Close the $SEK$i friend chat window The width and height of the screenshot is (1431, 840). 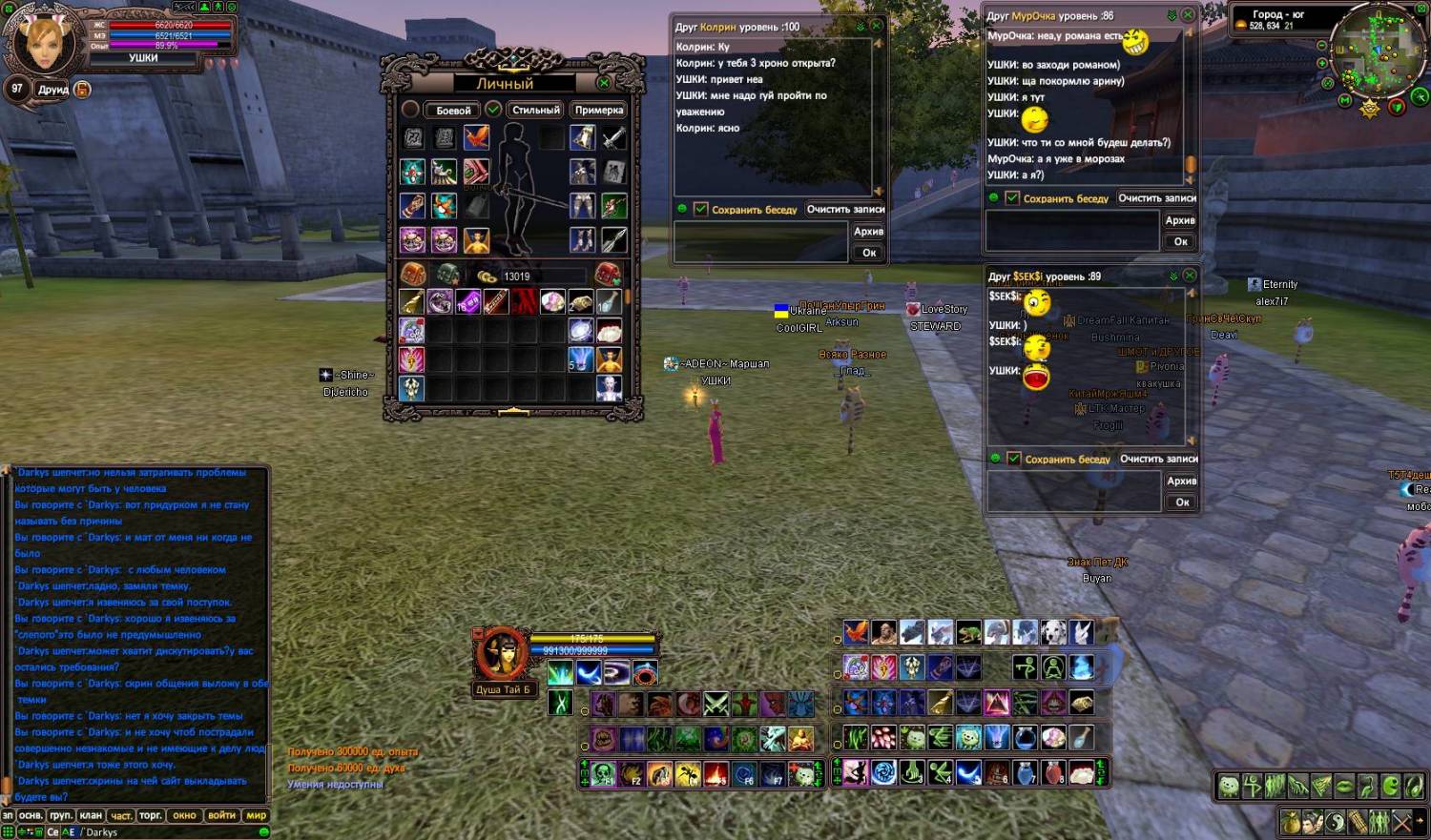click(1190, 276)
